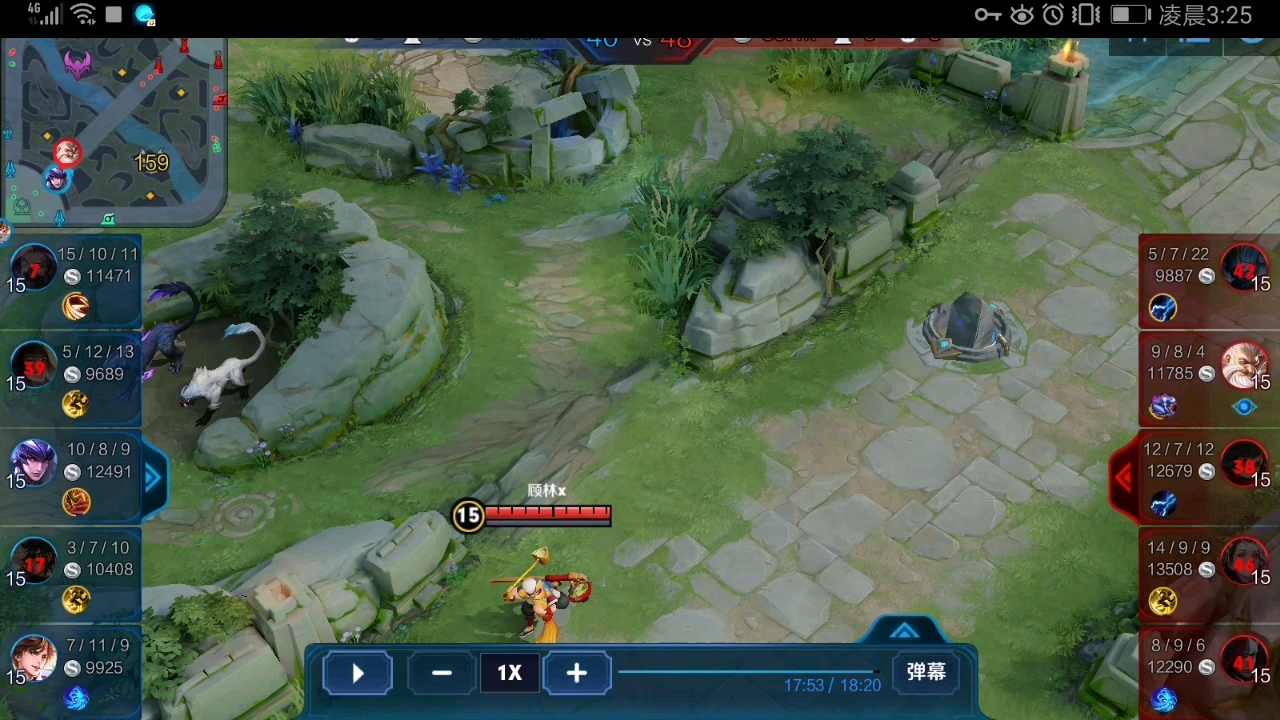
Task: Resume replay with the play button
Action: [x=357, y=673]
